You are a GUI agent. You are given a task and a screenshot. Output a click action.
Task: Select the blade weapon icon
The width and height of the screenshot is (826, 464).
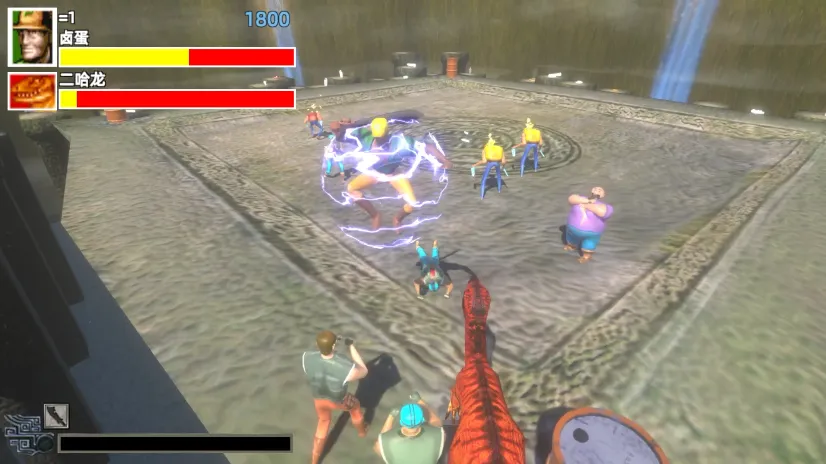tap(56, 416)
